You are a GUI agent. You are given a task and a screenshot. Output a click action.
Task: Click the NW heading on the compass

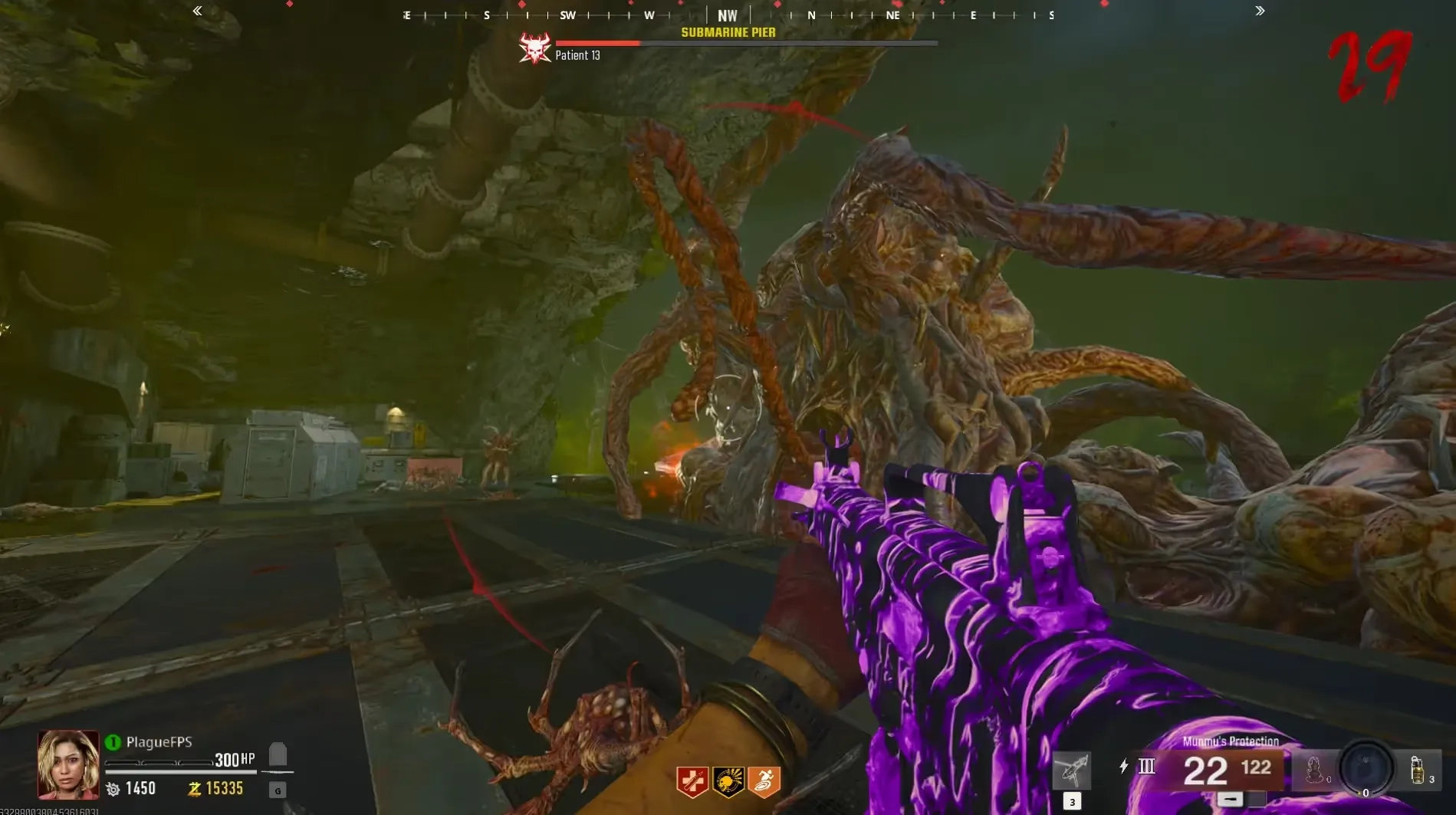[x=727, y=15]
